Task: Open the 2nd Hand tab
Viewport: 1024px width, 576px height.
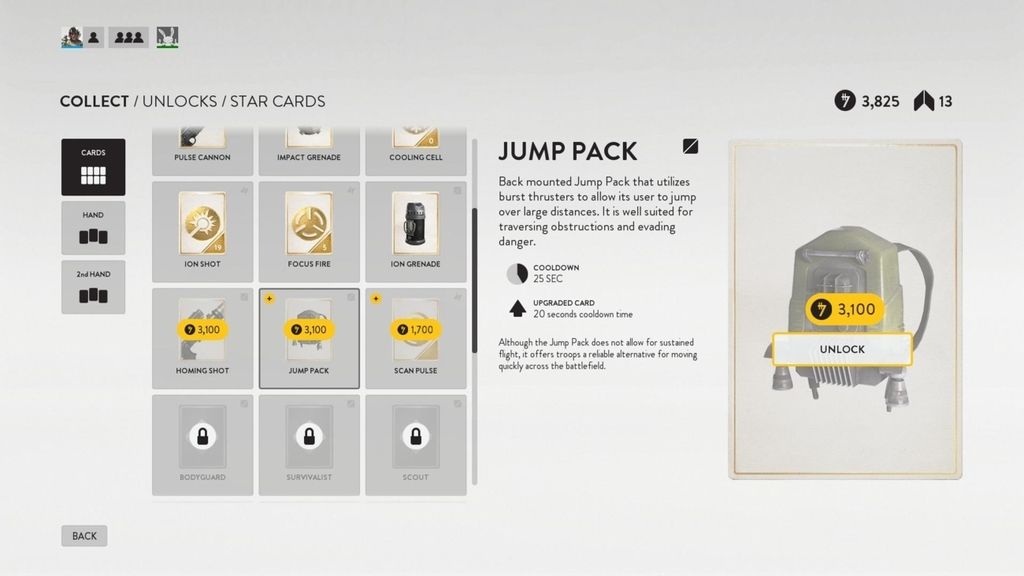Action: 93,287
